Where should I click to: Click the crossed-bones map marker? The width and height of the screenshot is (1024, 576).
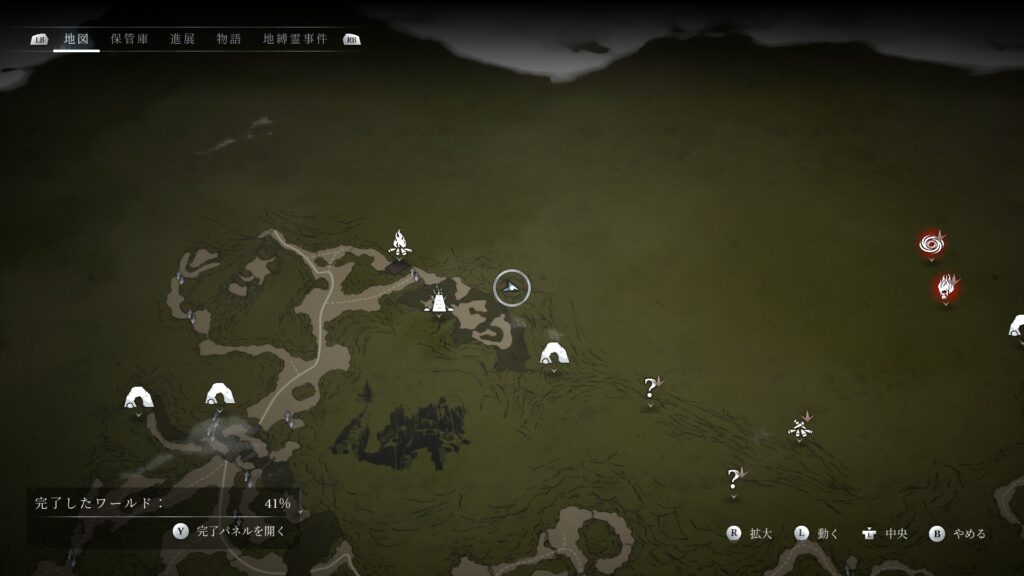coord(799,428)
